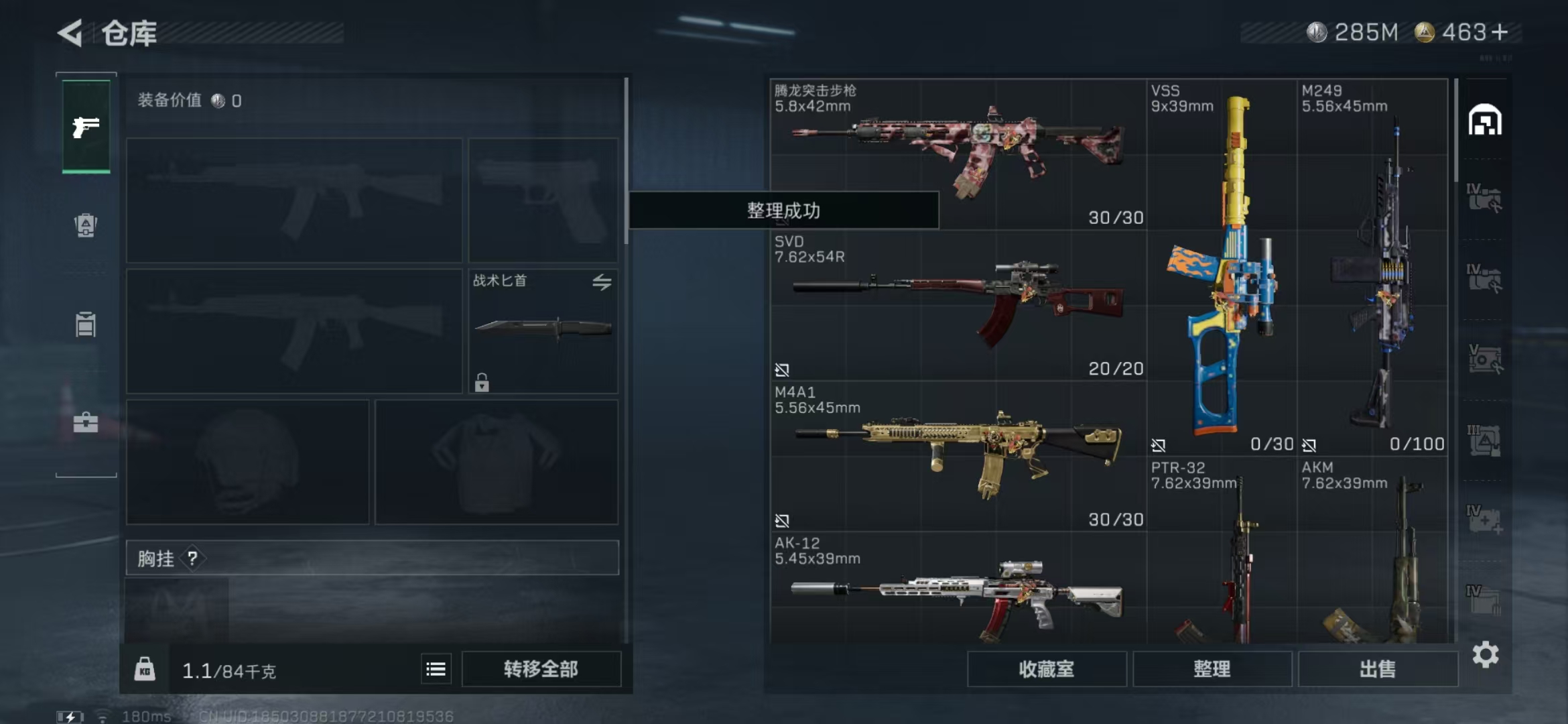Screen dimensions: 1568x724
Task: Select the AKM rifle
Action: (1372, 556)
